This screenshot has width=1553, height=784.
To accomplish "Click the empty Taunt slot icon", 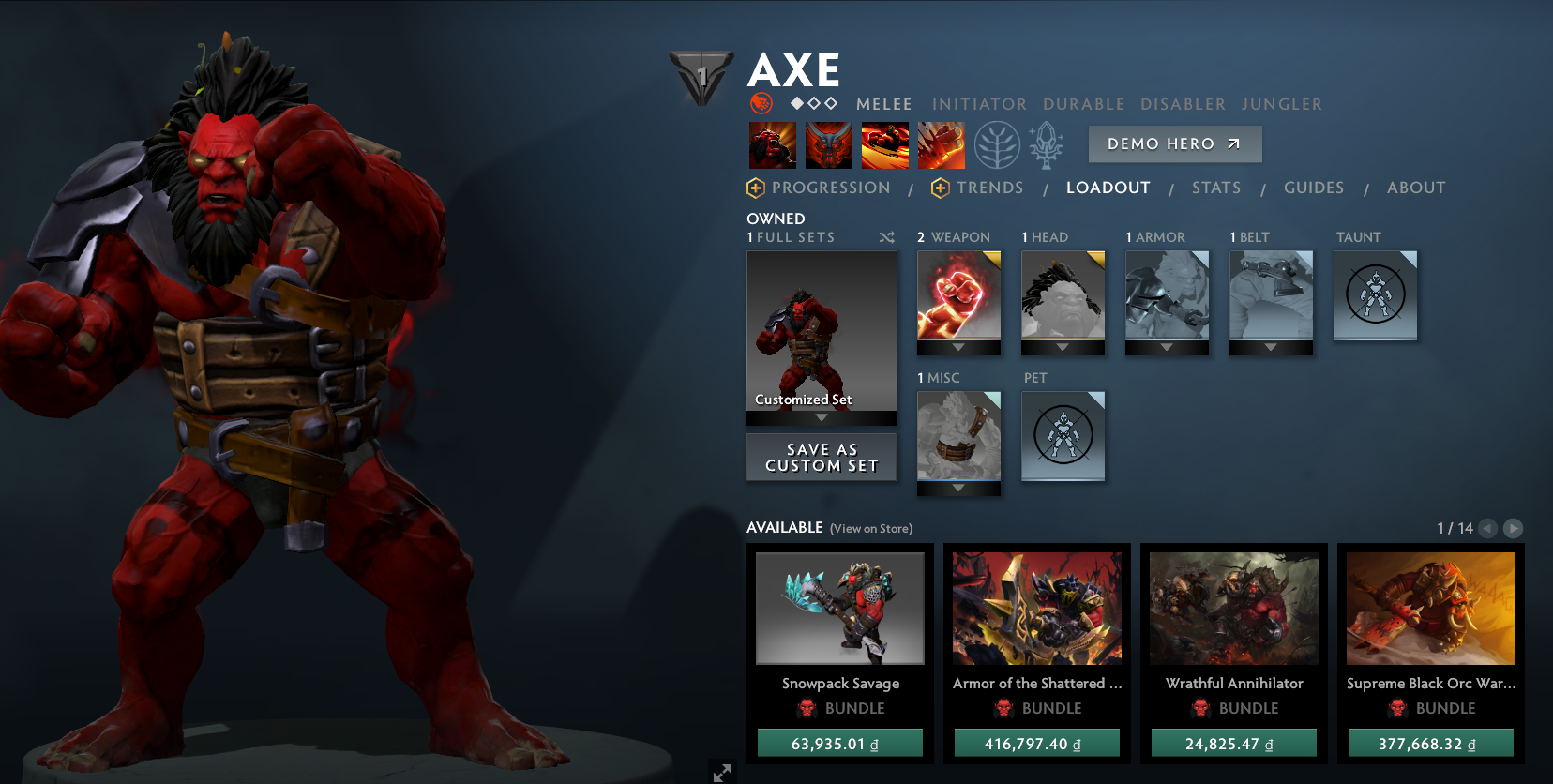I will (1375, 295).
